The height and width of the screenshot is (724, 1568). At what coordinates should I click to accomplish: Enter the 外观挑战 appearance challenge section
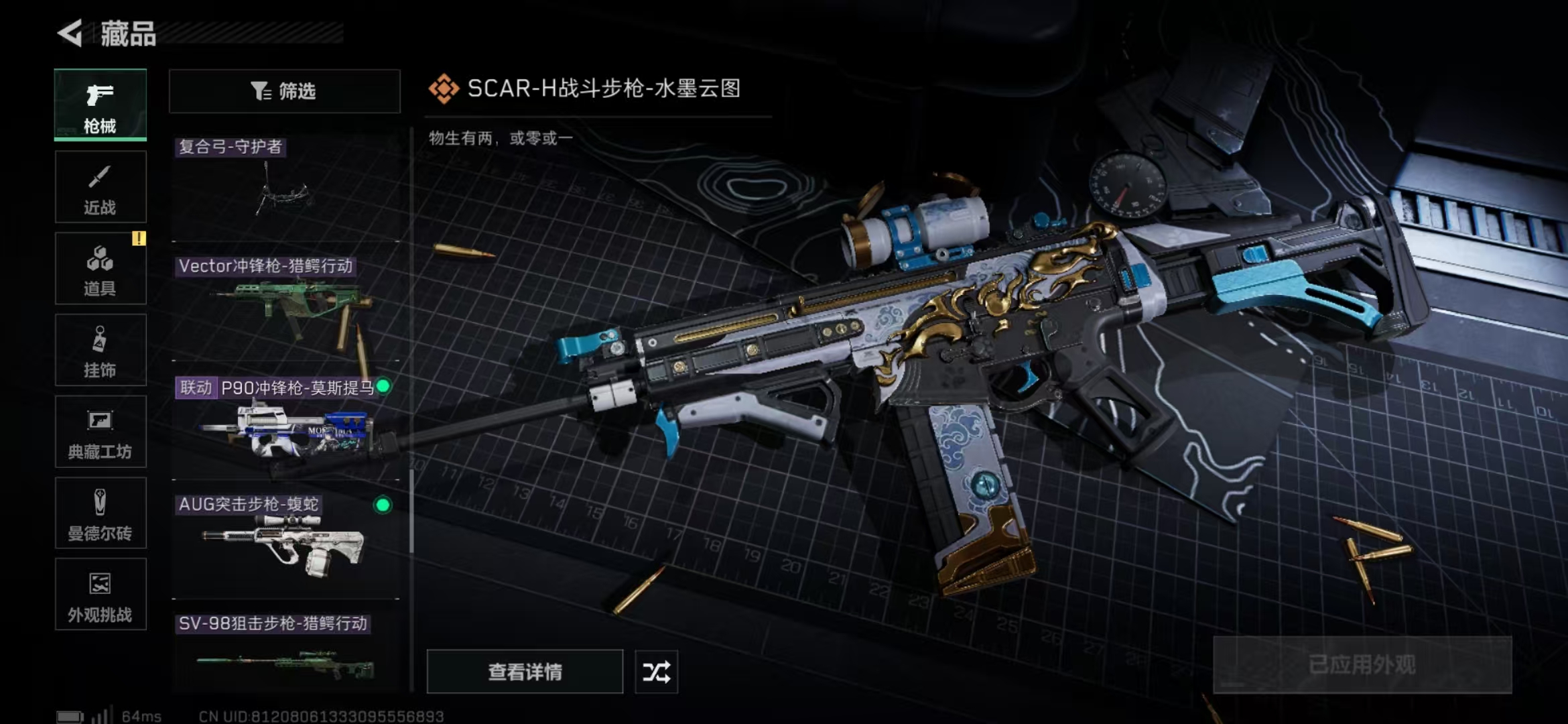[x=99, y=595]
